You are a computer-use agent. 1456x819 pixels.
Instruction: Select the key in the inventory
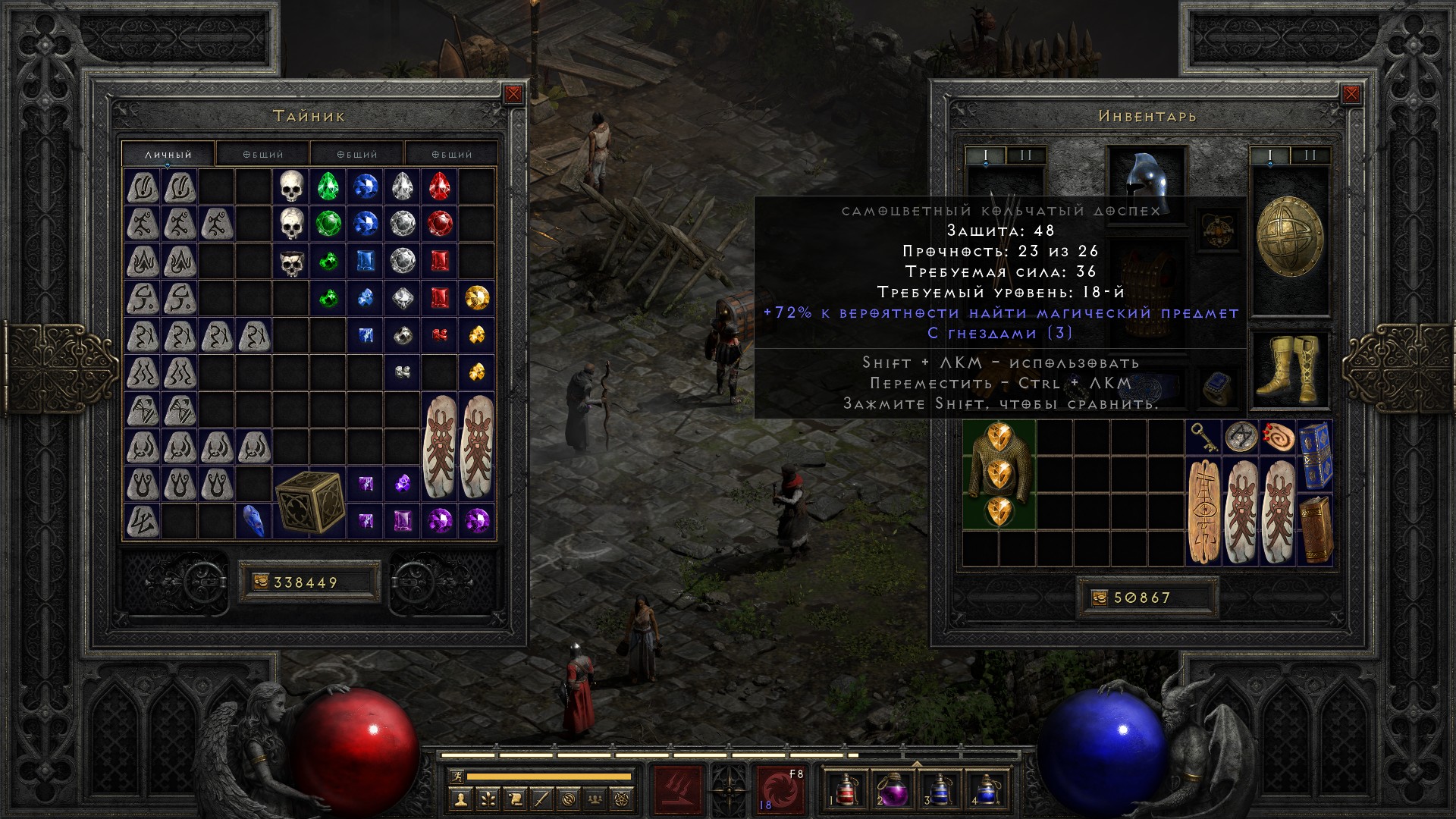[1203, 437]
